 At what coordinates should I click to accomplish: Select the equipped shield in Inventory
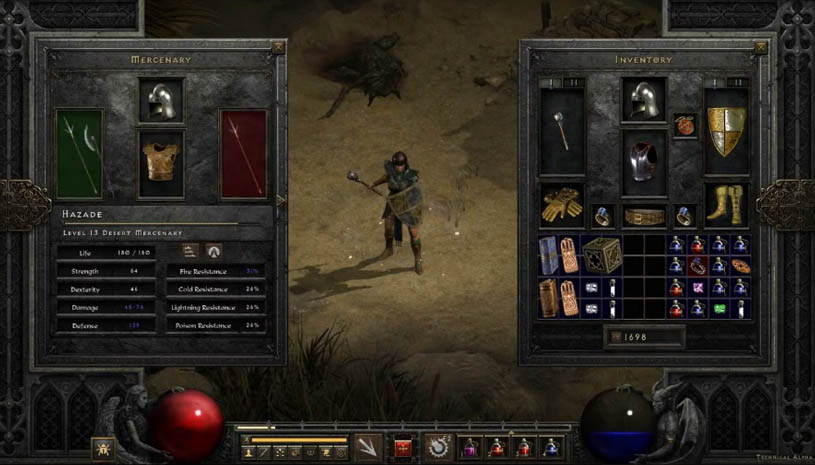726,130
